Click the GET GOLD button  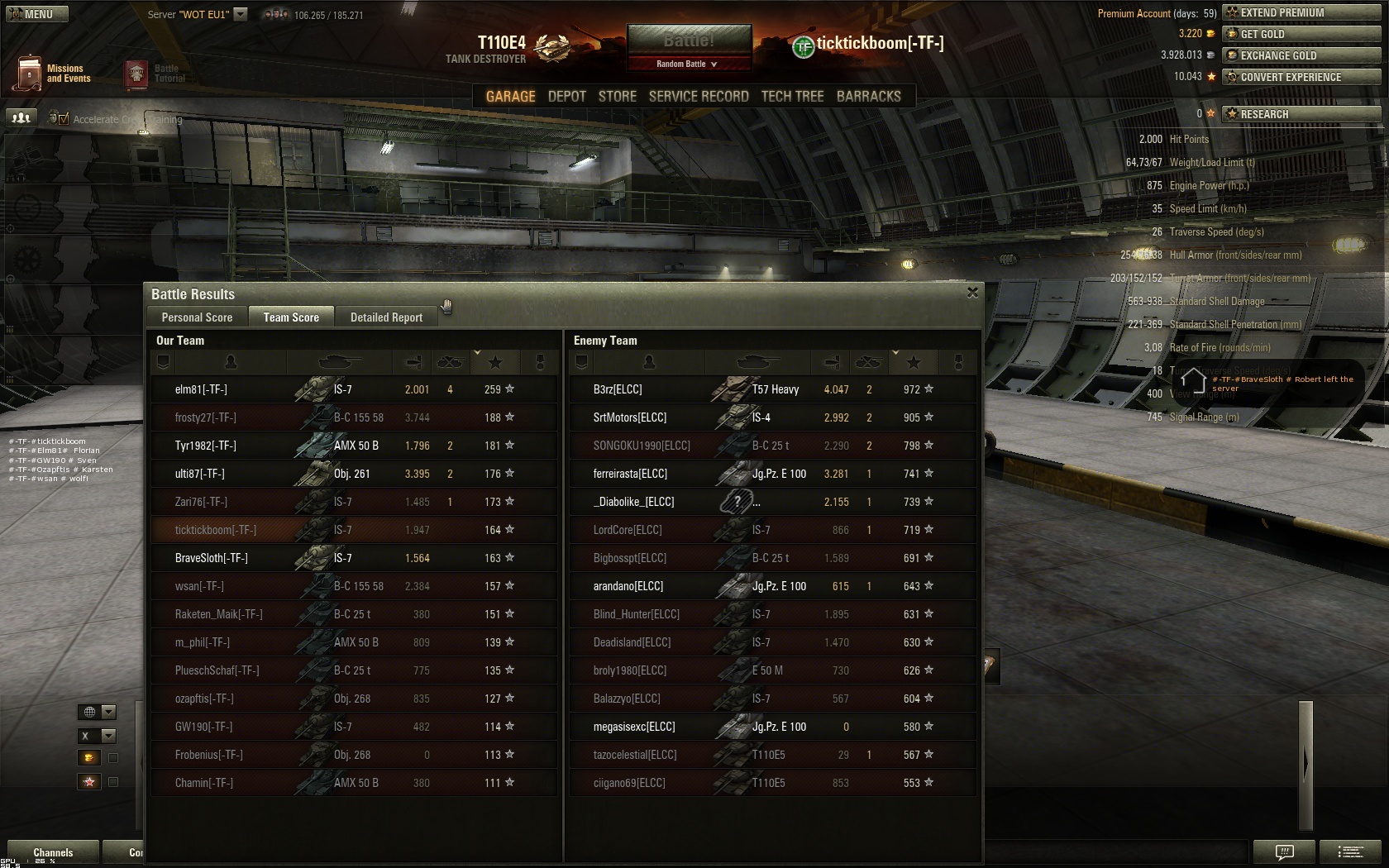point(1301,34)
